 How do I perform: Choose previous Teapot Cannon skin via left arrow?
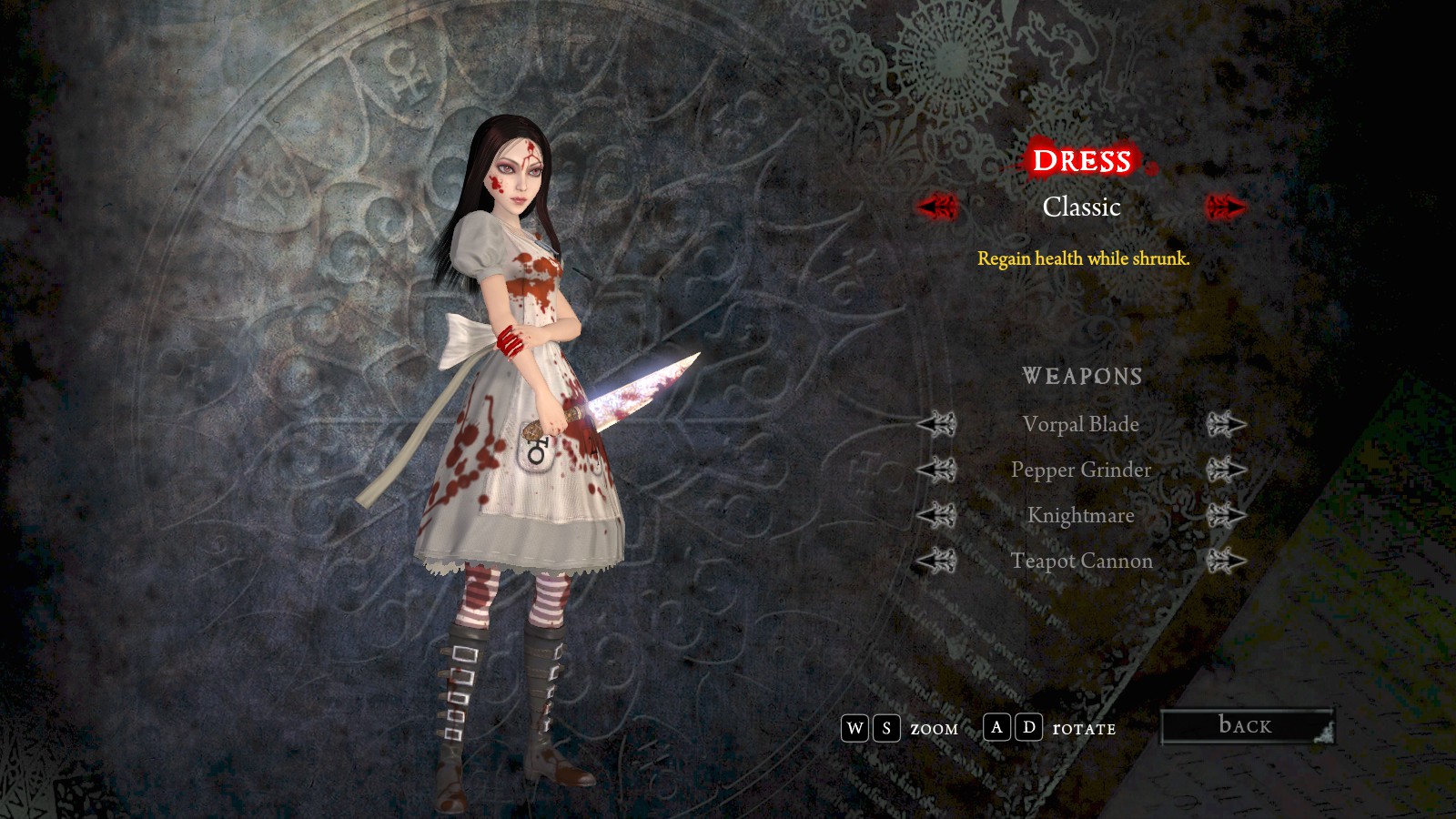coord(936,561)
